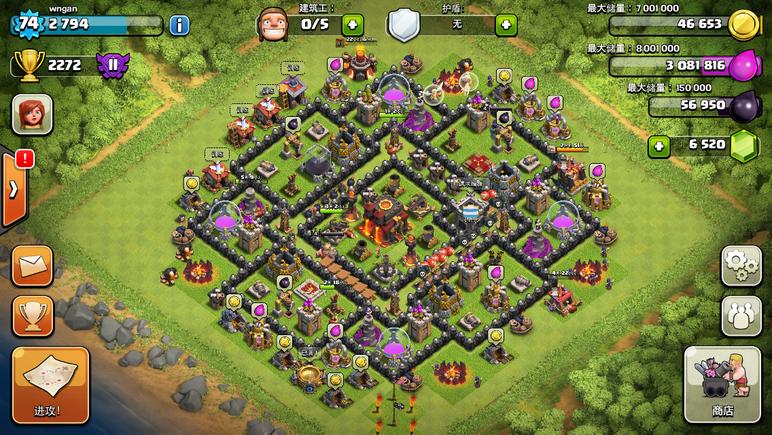The width and height of the screenshot is (772, 435).
Task: Open the settings gear menu
Action: (x=741, y=265)
